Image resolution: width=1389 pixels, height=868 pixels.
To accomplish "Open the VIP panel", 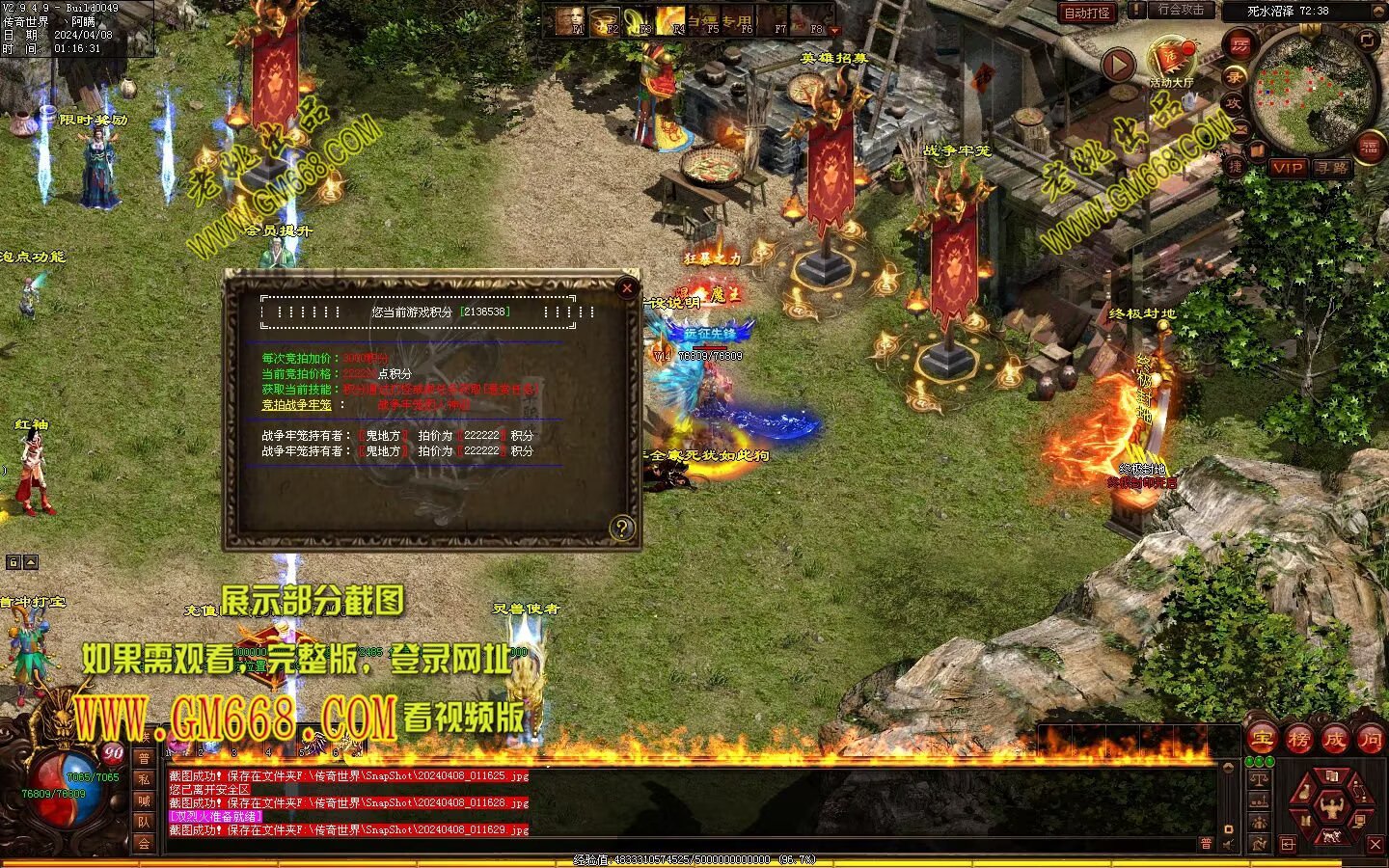I will [x=1287, y=168].
